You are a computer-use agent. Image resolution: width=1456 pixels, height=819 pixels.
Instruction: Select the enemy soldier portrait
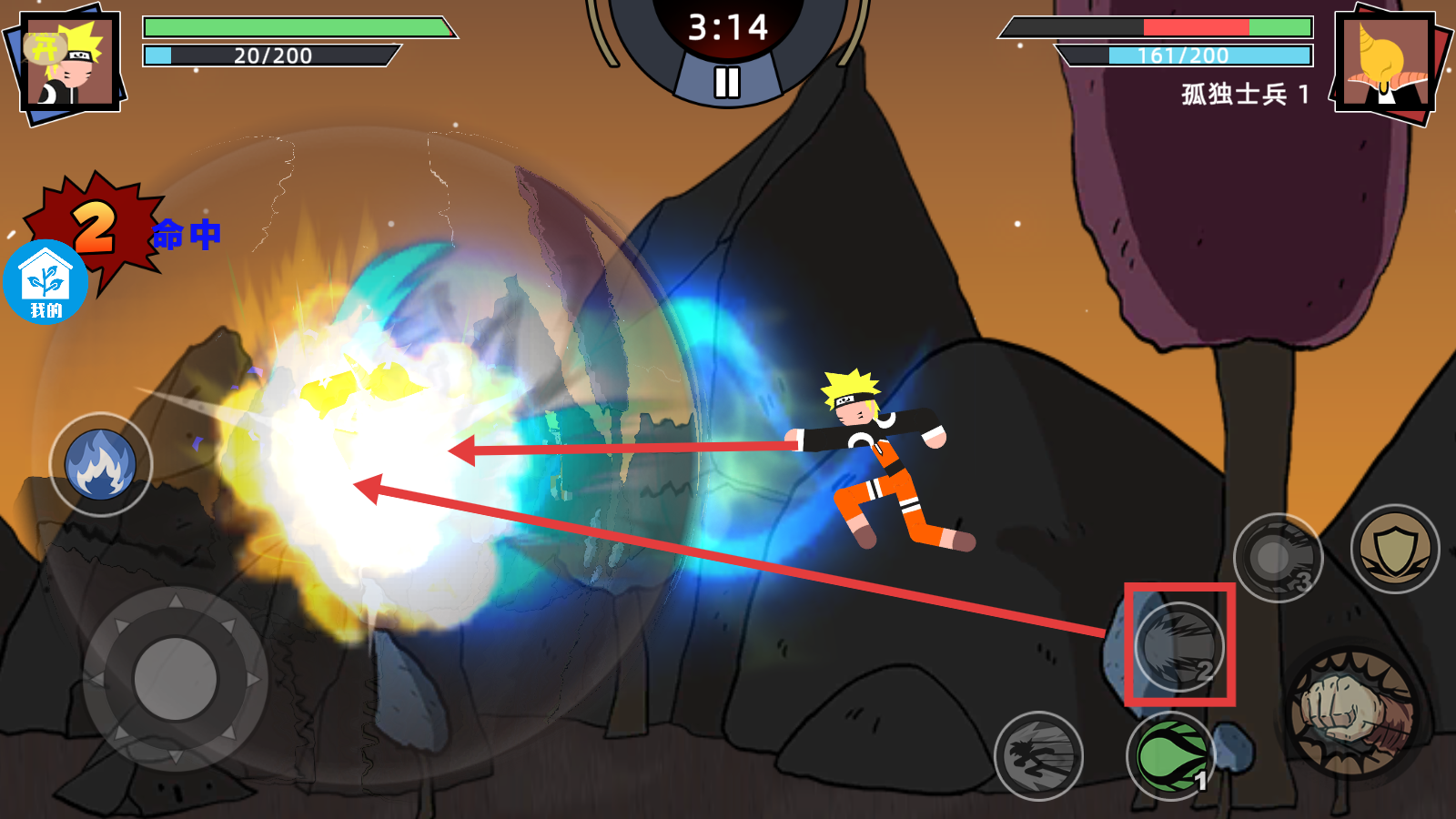coord(1383,62)
